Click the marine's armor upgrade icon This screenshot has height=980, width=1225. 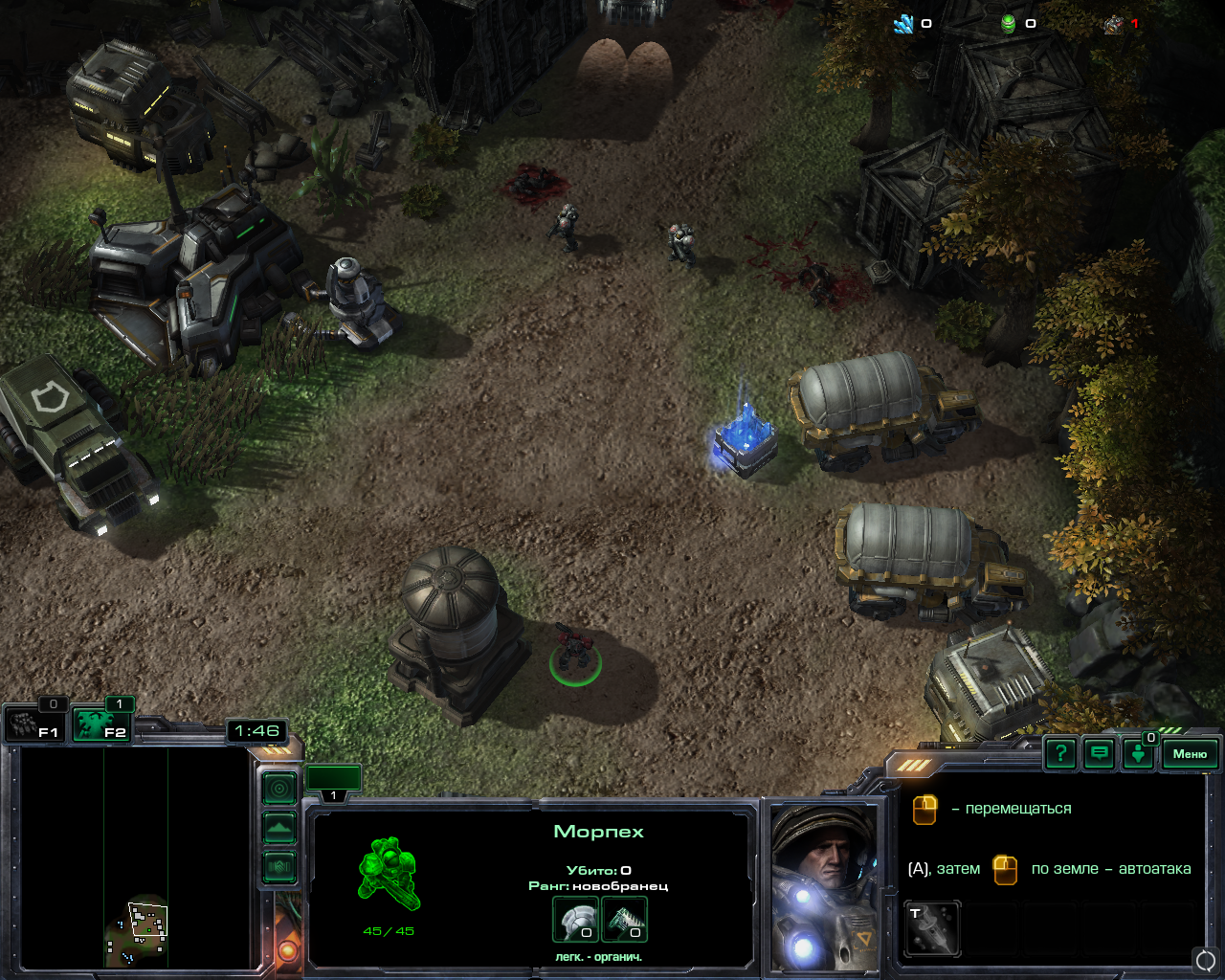pyautogui.click(x=575, y=920)
